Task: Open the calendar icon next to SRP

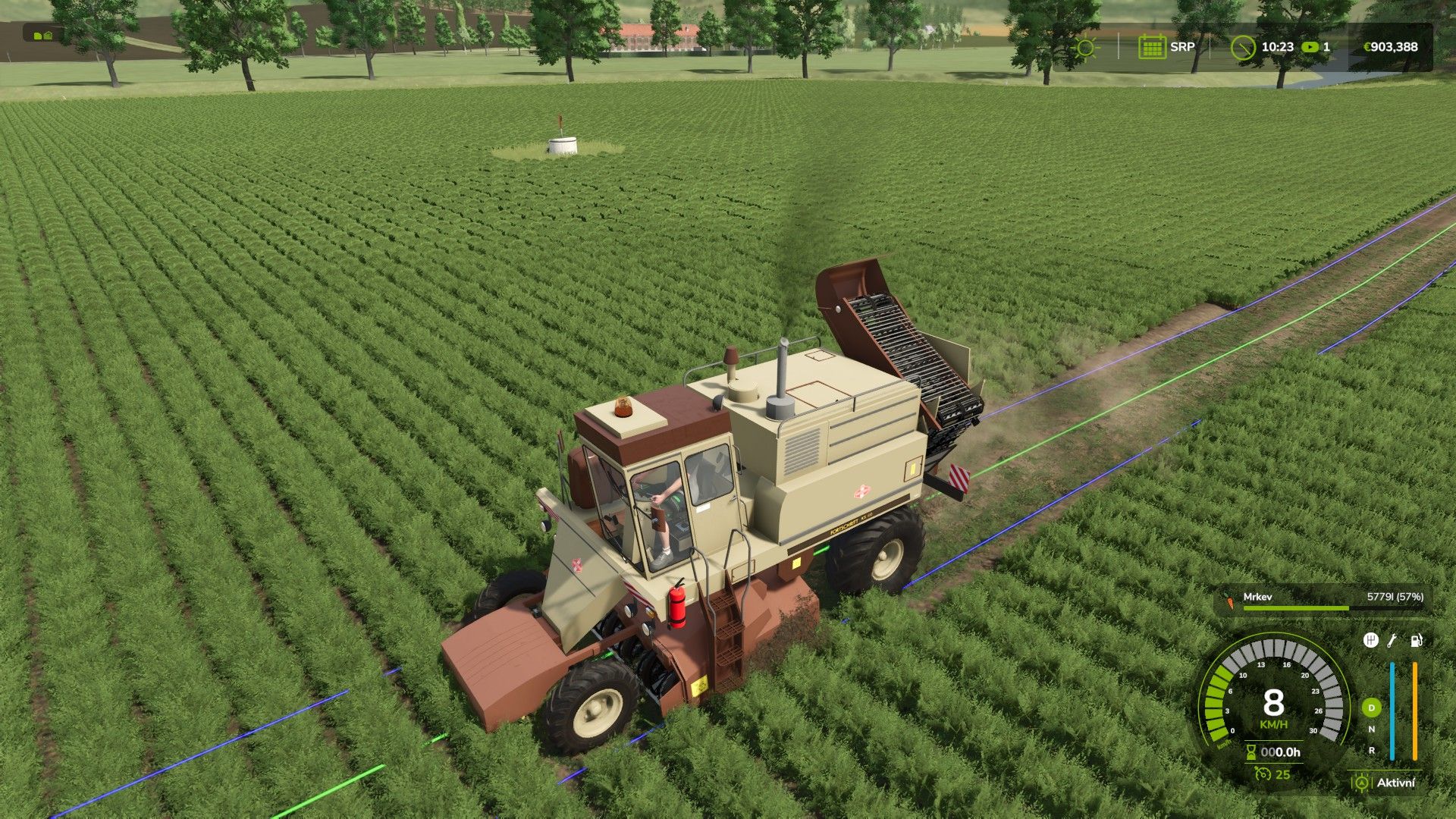Action: tap(1151, 47)
